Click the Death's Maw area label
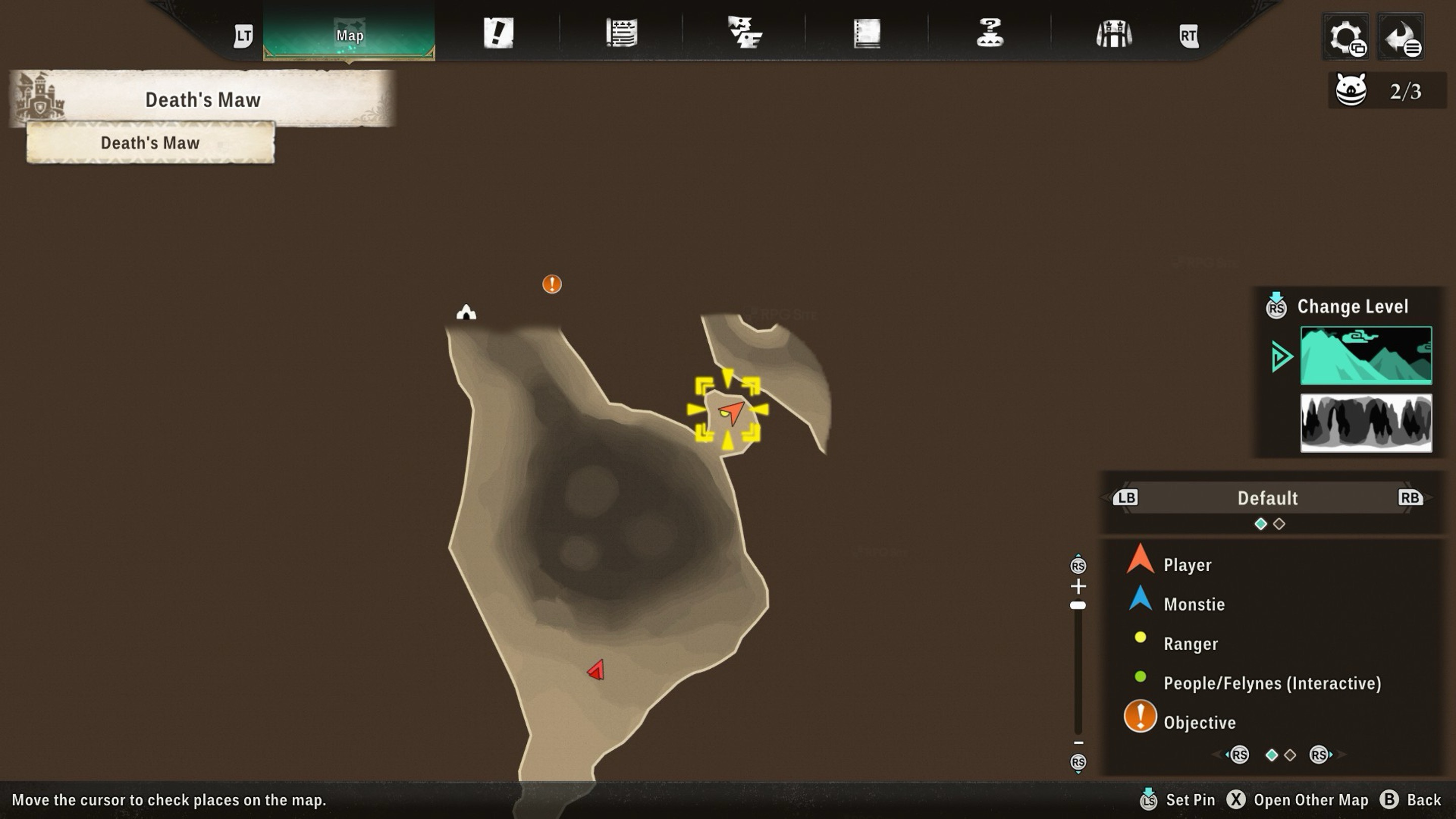Image resolution: width=1456 pixels, height=819 pixels. pos(150,143)
